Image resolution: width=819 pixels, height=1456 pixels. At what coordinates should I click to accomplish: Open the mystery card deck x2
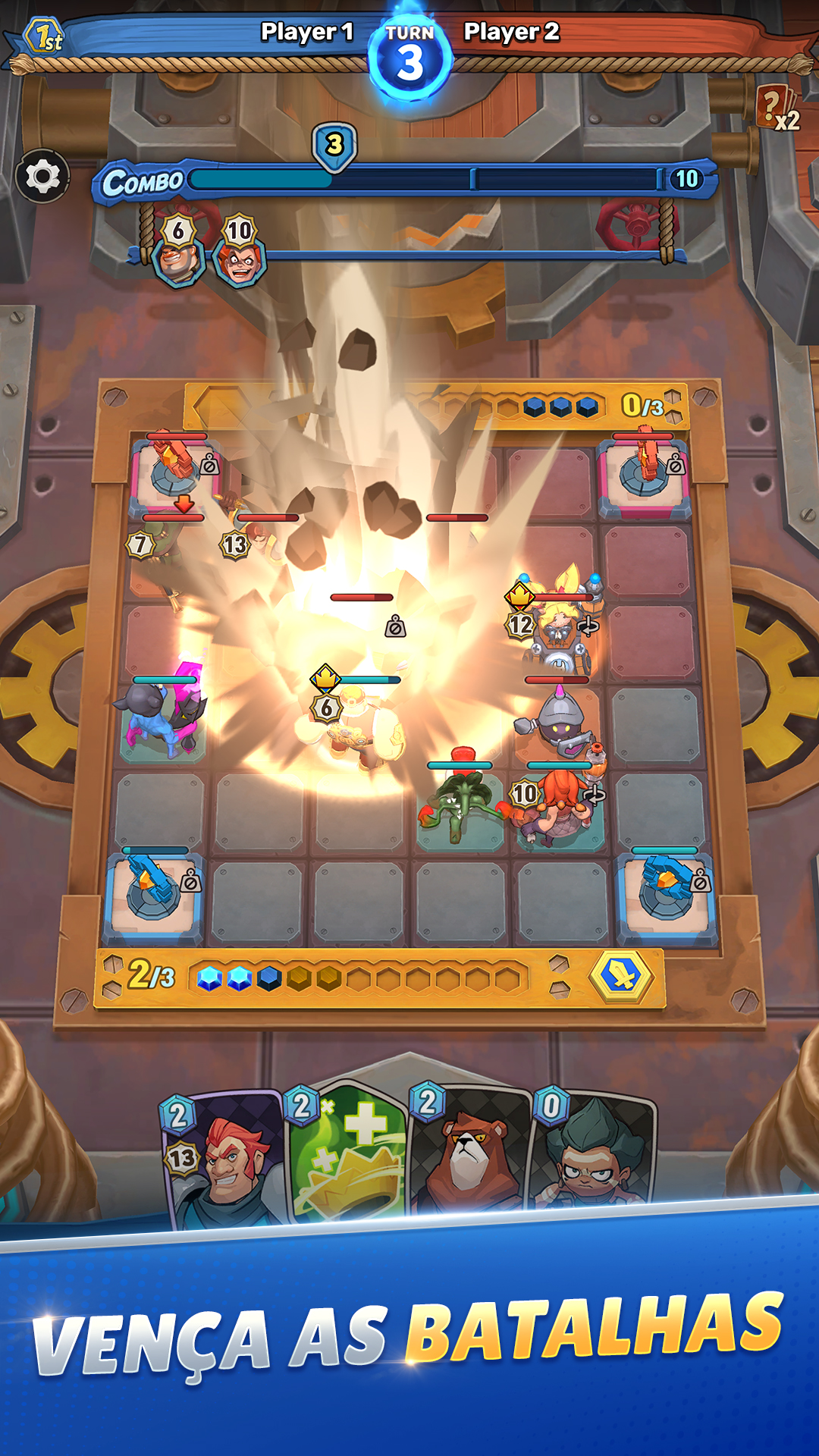[777, 108]
